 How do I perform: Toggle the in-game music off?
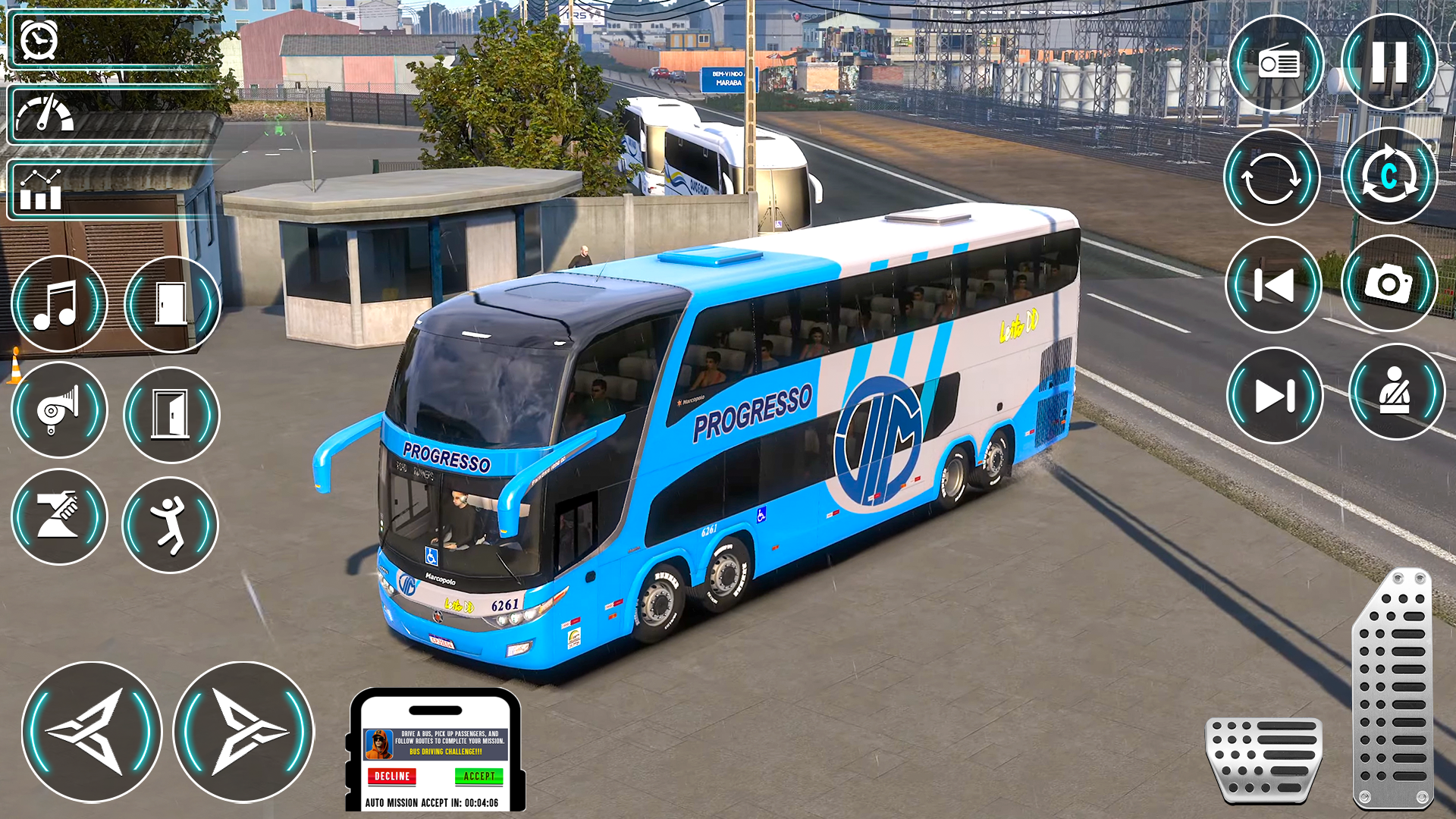[x=60, y=303]
